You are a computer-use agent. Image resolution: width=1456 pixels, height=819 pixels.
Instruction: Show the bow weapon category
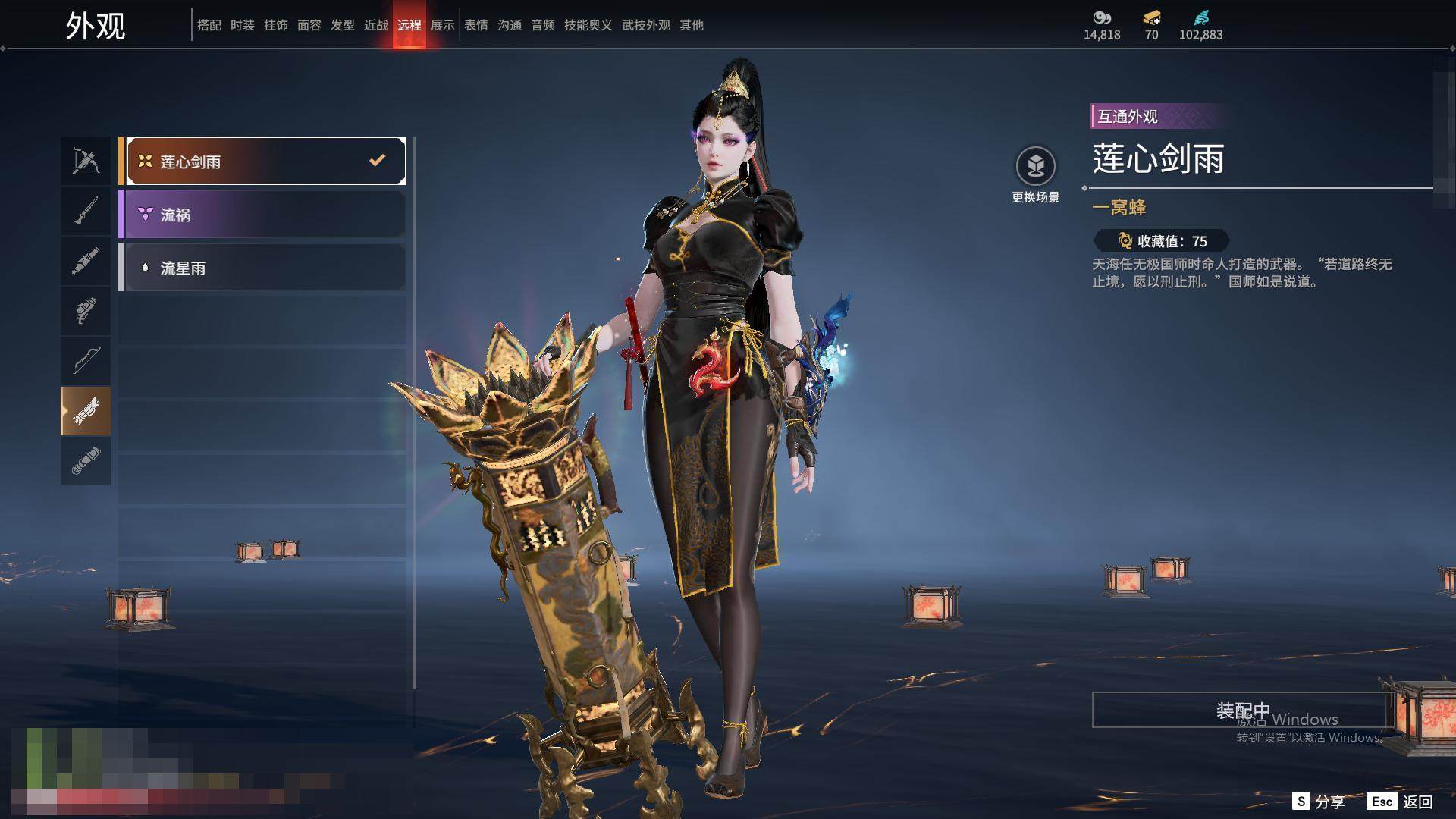coord(86,361)
